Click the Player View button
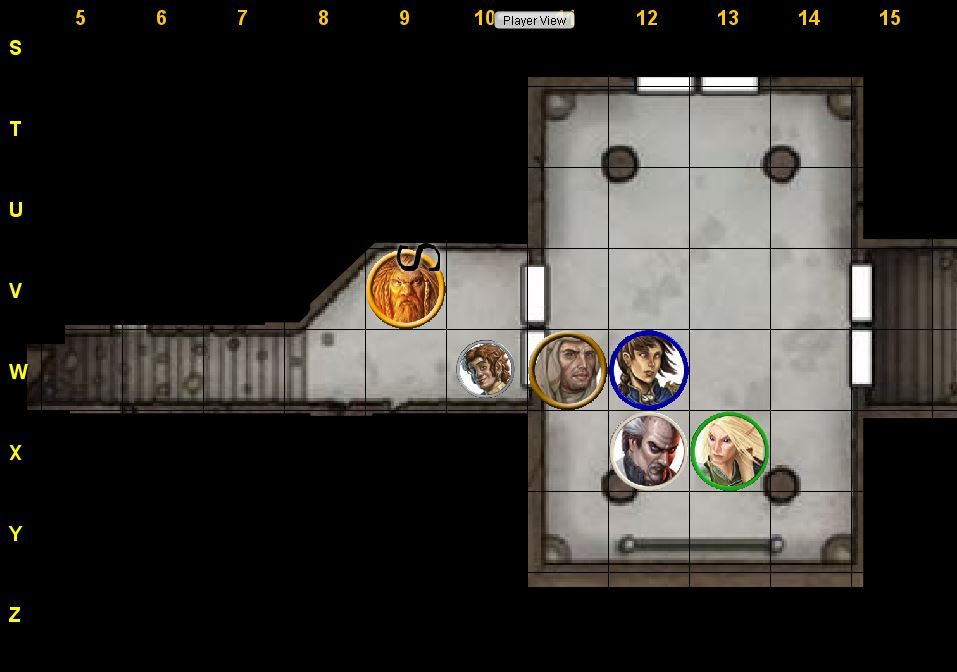The width and height of the screenshot is (957, 672). point(534,20)
